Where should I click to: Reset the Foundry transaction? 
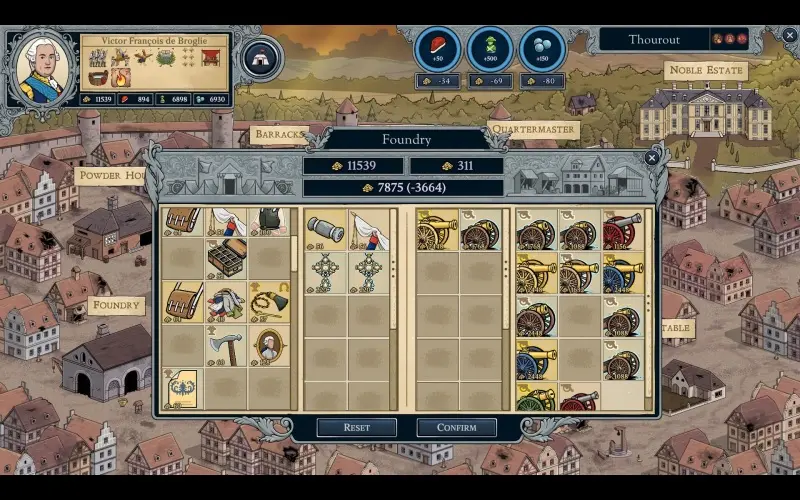coord(357,427)
